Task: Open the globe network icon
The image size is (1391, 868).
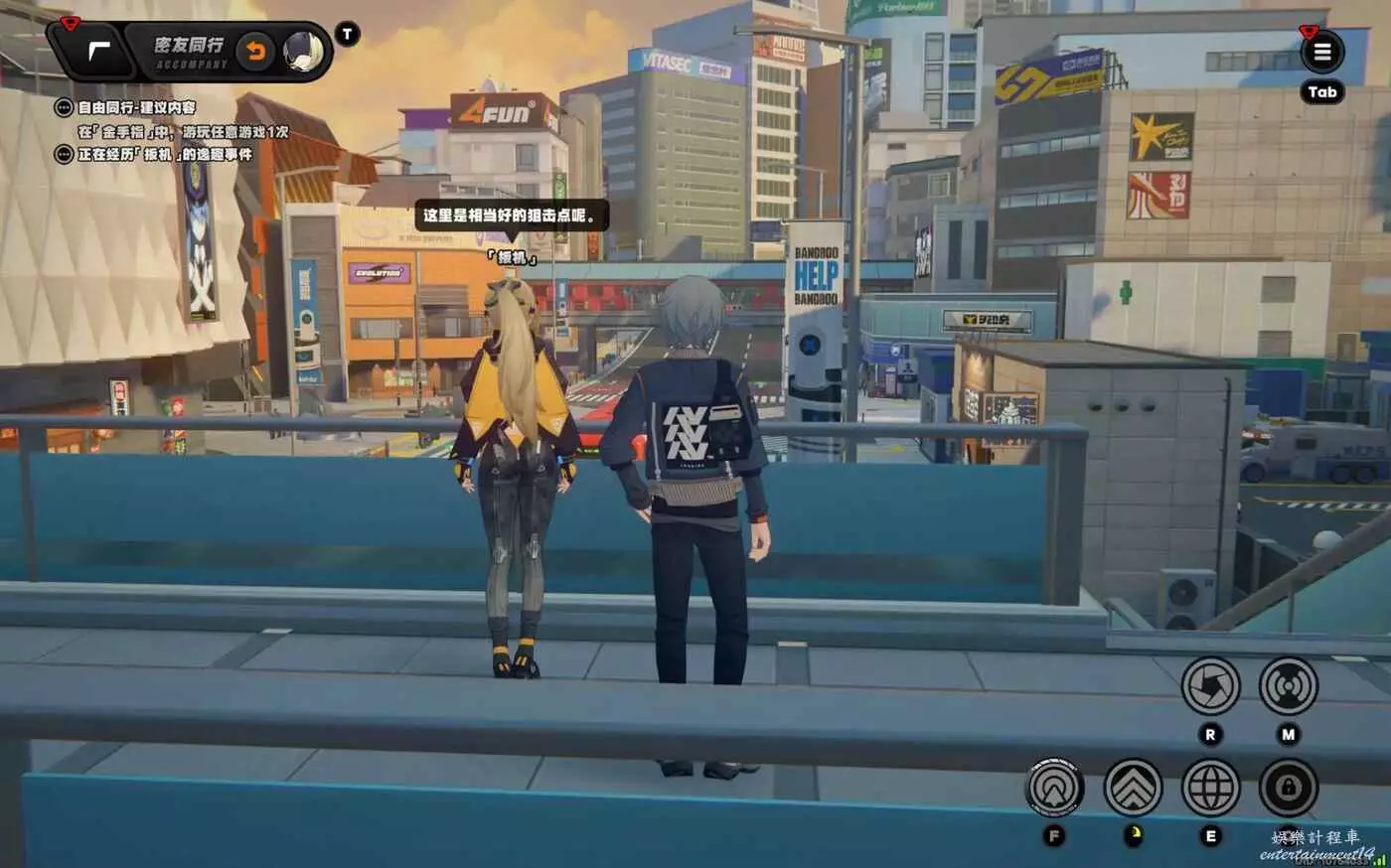Action: (x=1210, y=789)
